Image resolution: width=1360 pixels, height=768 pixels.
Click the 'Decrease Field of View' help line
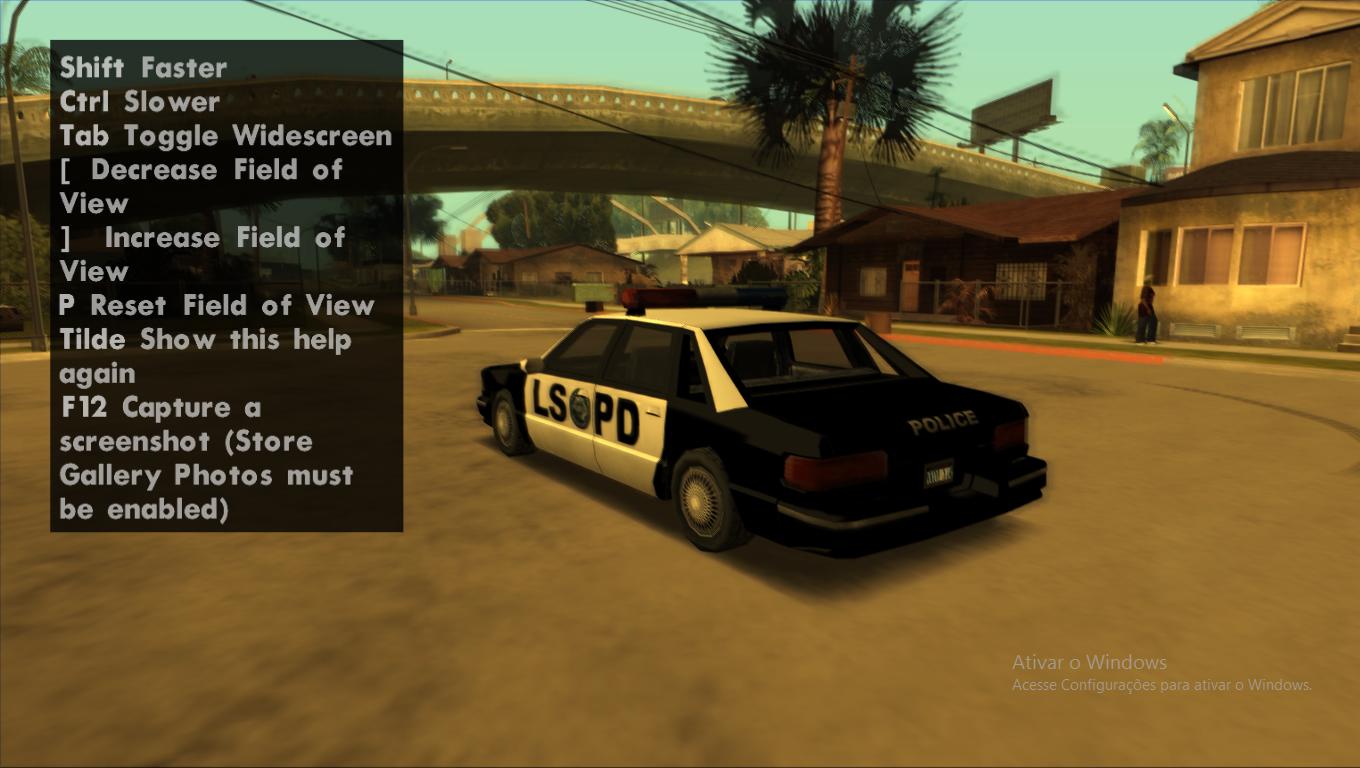pos(201,170)
